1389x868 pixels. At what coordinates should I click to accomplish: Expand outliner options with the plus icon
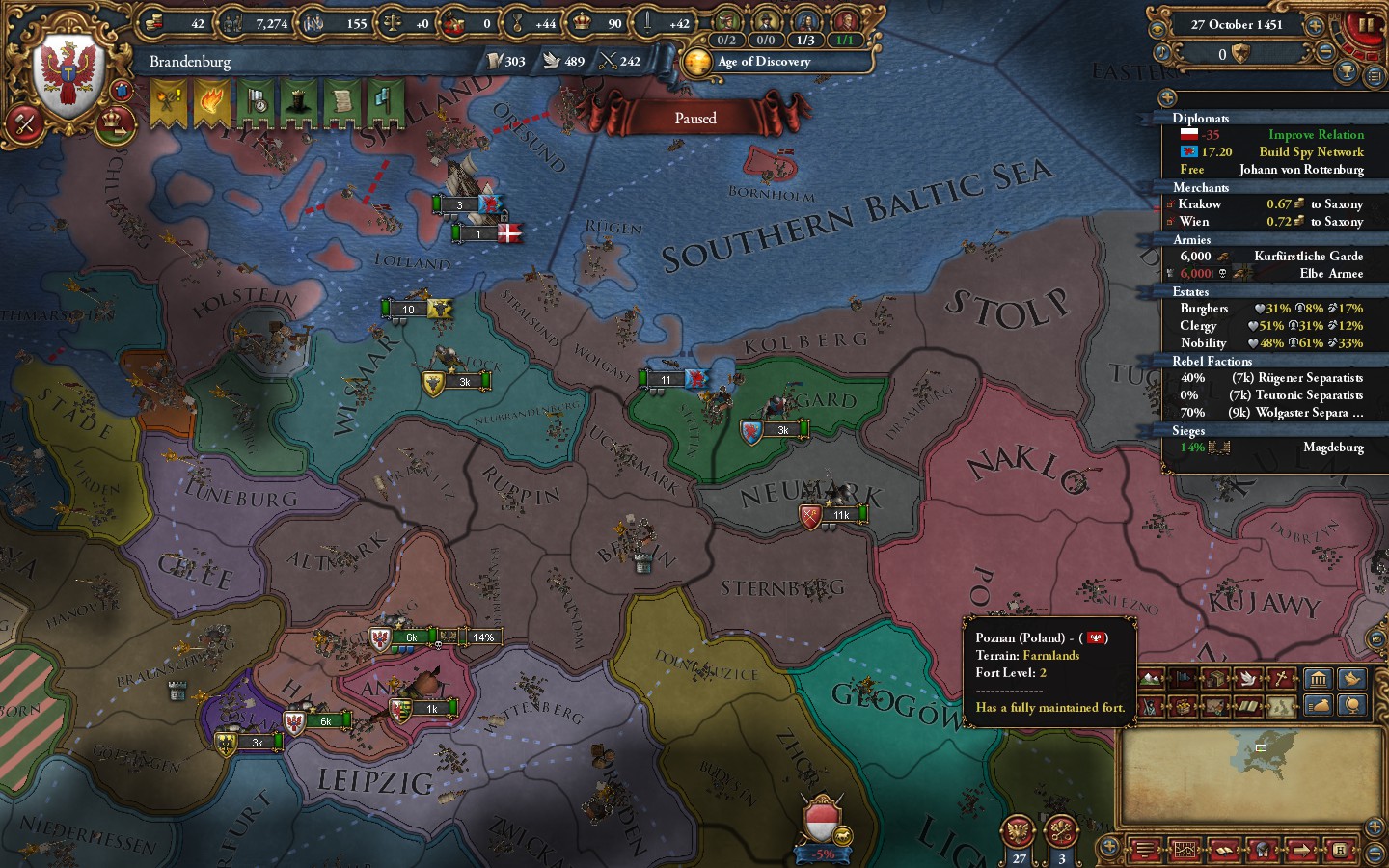[1167, 97]
